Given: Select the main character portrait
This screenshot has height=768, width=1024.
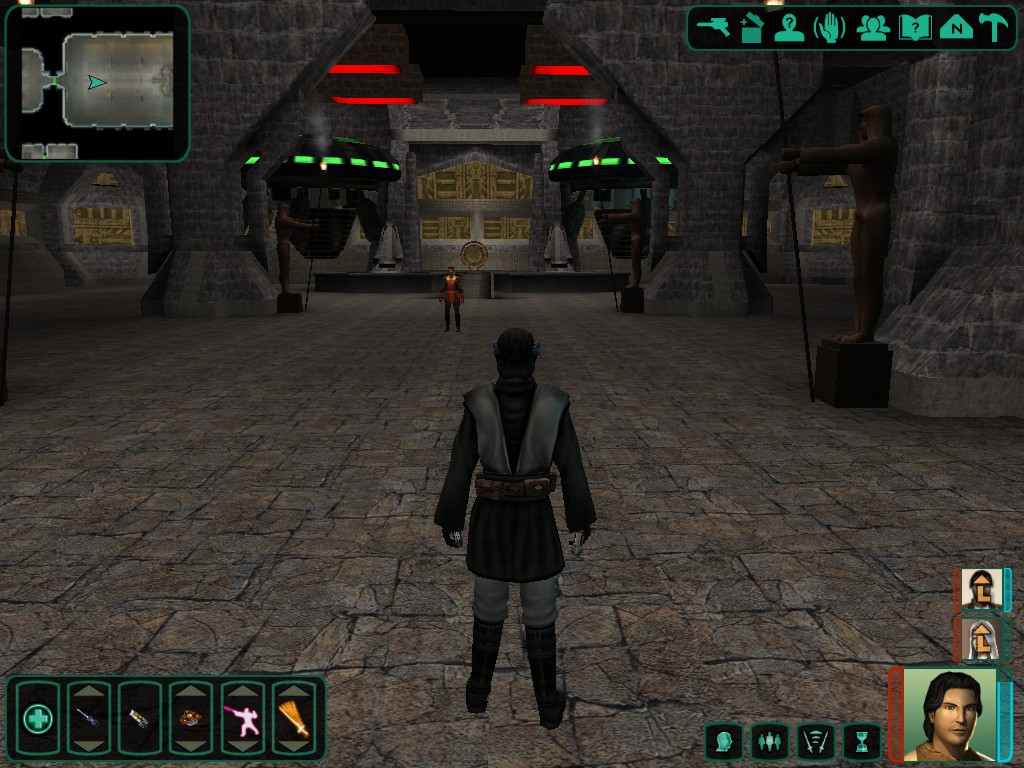Looking at the screenshot, I should coord(948,714).
